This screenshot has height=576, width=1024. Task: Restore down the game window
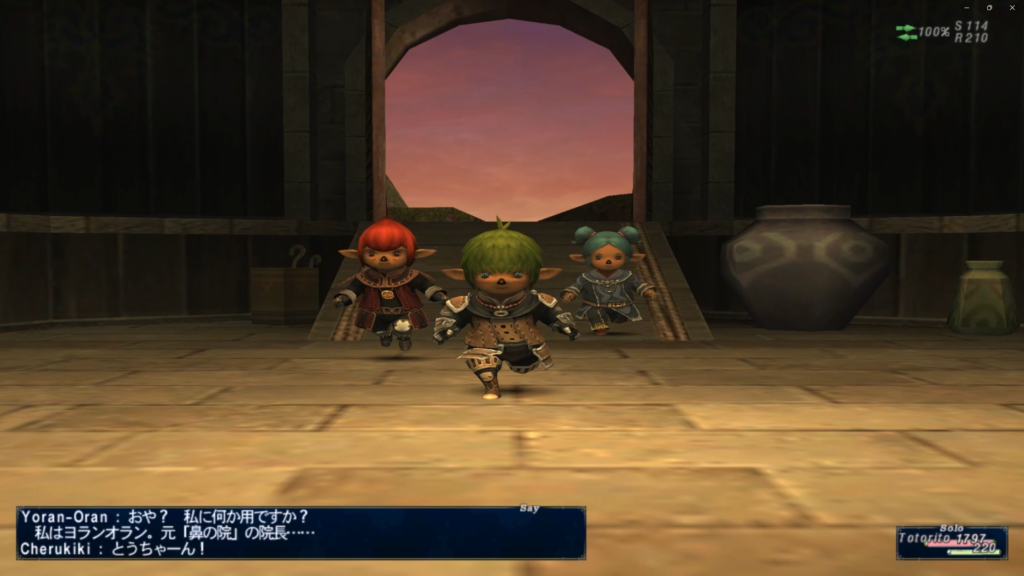click(x=989, y=7)
